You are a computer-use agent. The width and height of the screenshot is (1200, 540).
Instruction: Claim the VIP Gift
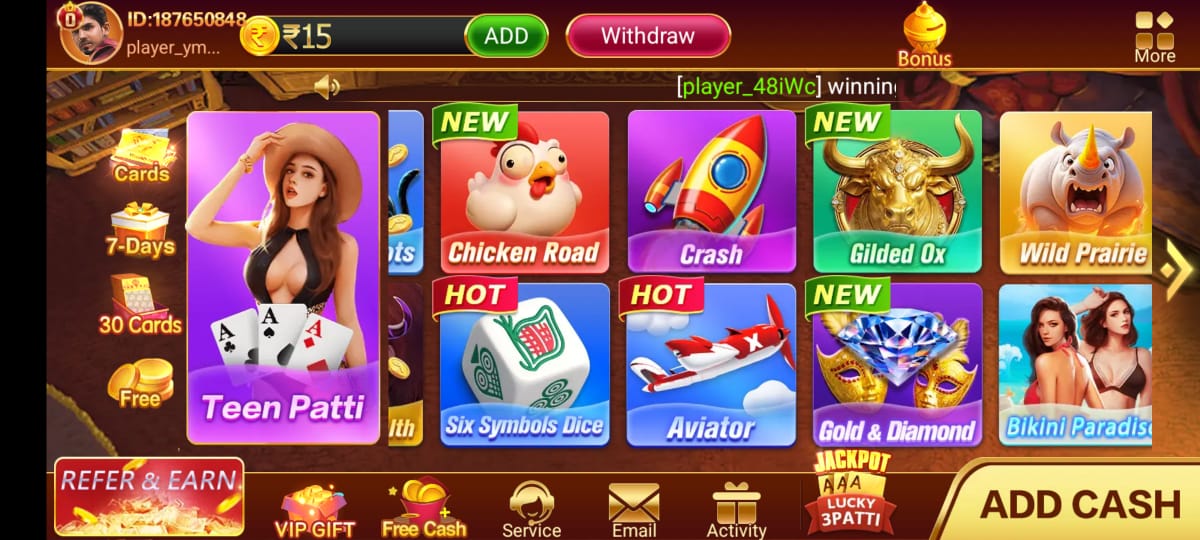(x=314, y=508)
